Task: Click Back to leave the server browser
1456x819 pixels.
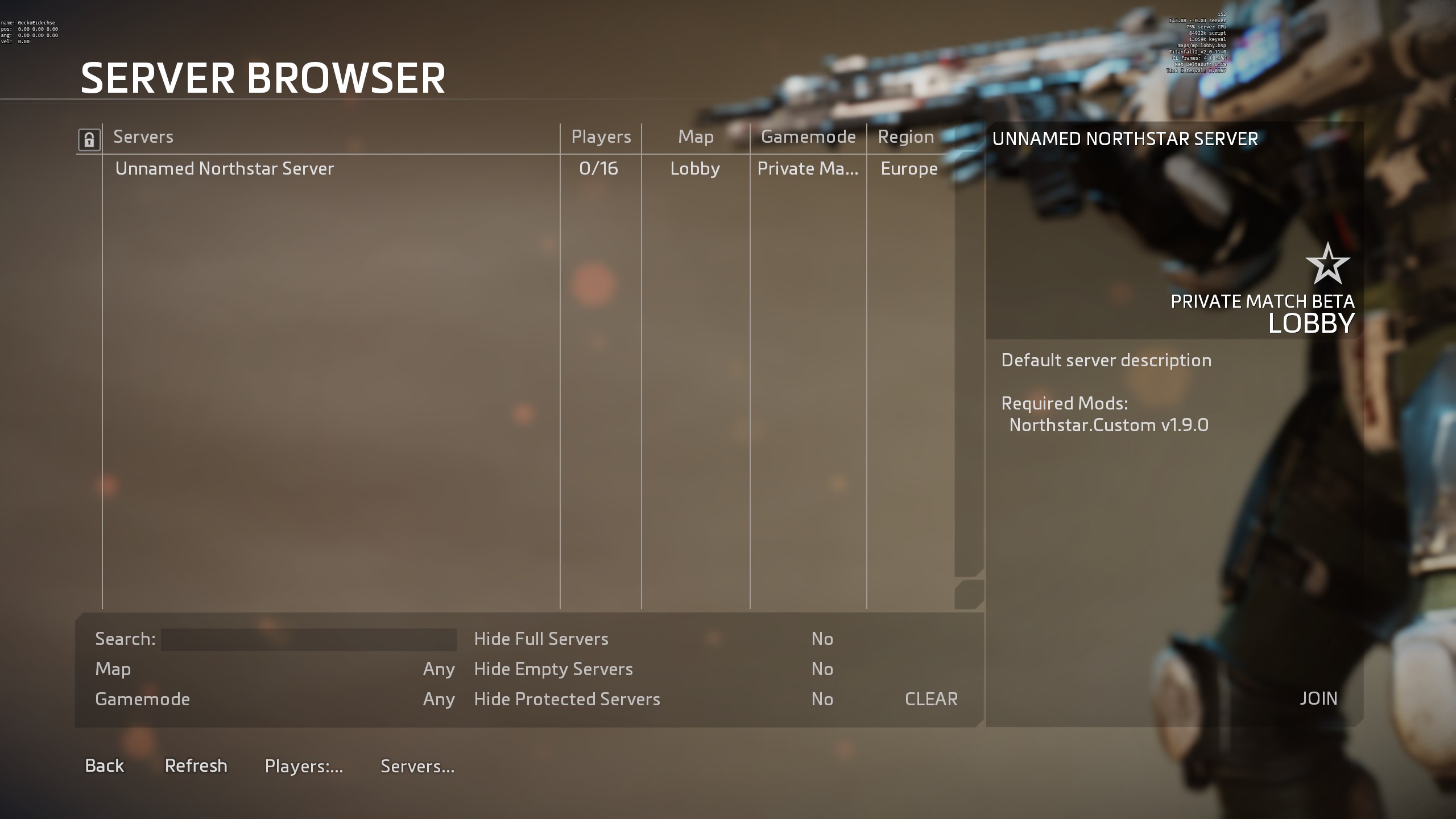Action: pyautogui.click(x=104, y=766)
